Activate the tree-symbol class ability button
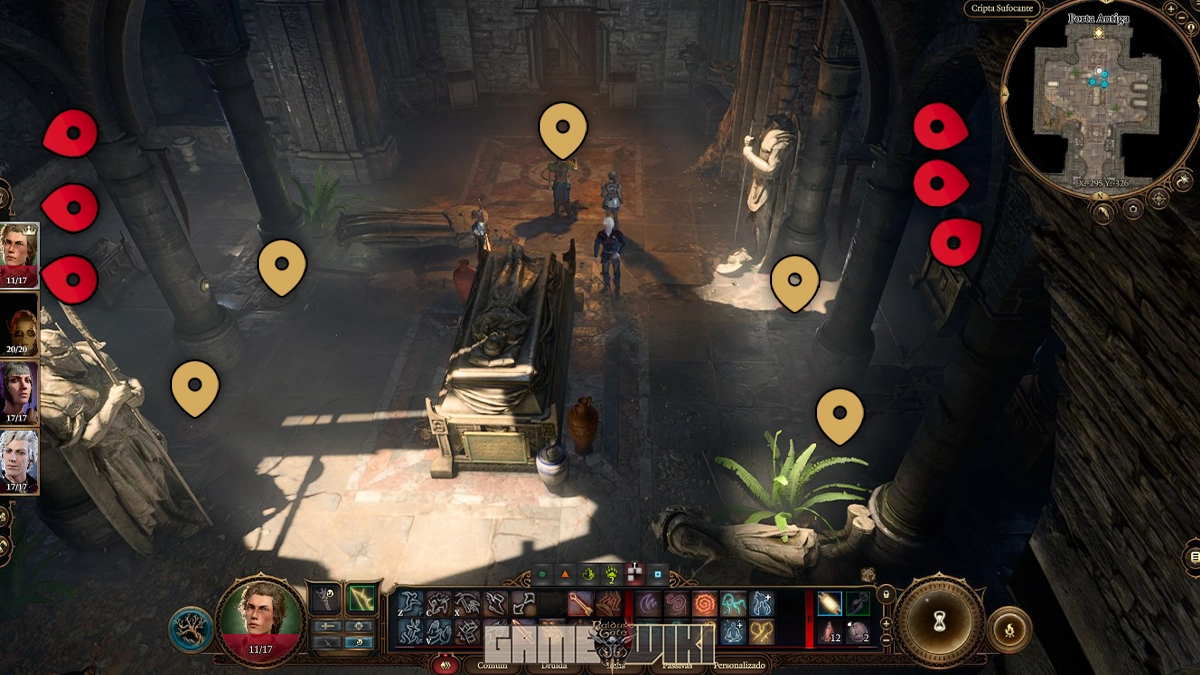1200x675 pixels. click(x=189, y=628)
